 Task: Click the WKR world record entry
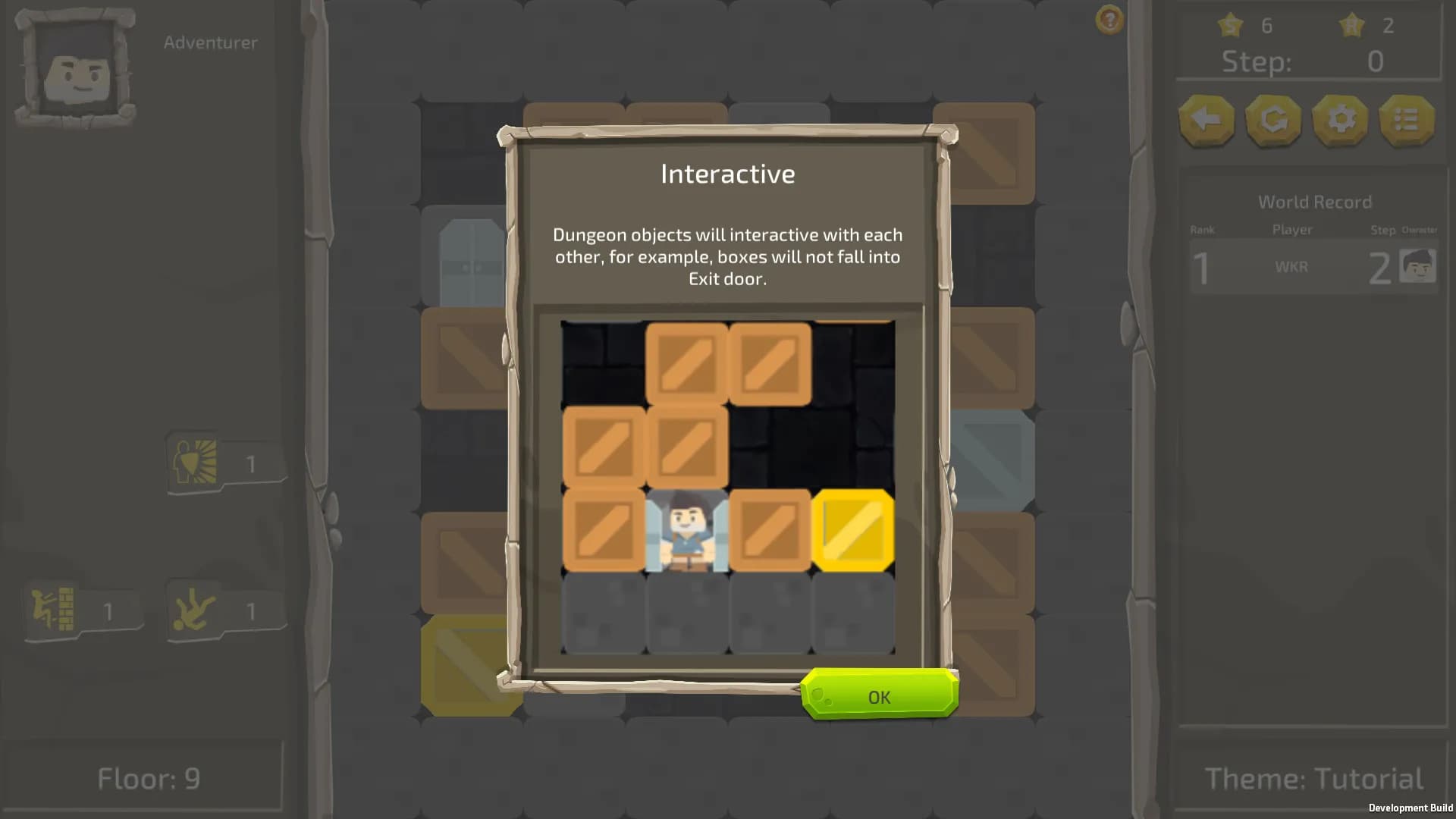pyautogui.click(x=1293, y=267)
